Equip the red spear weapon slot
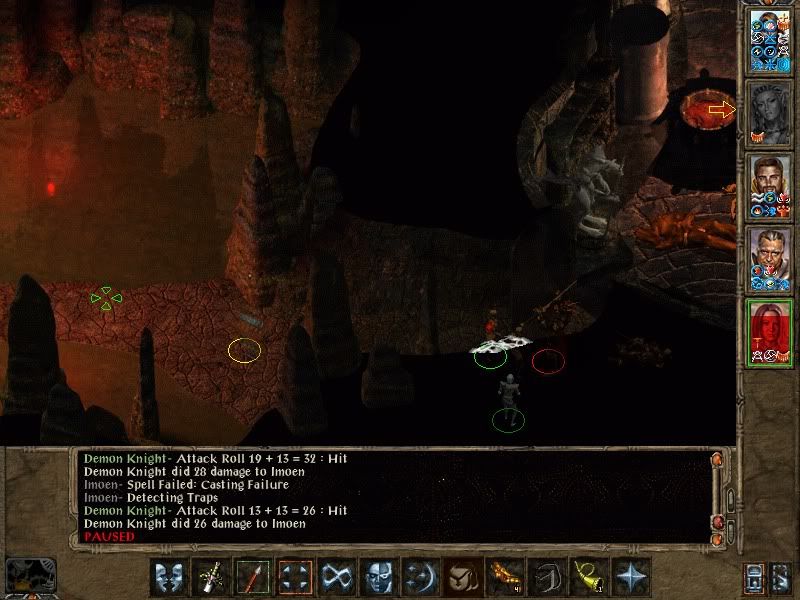 click(253, 577)
